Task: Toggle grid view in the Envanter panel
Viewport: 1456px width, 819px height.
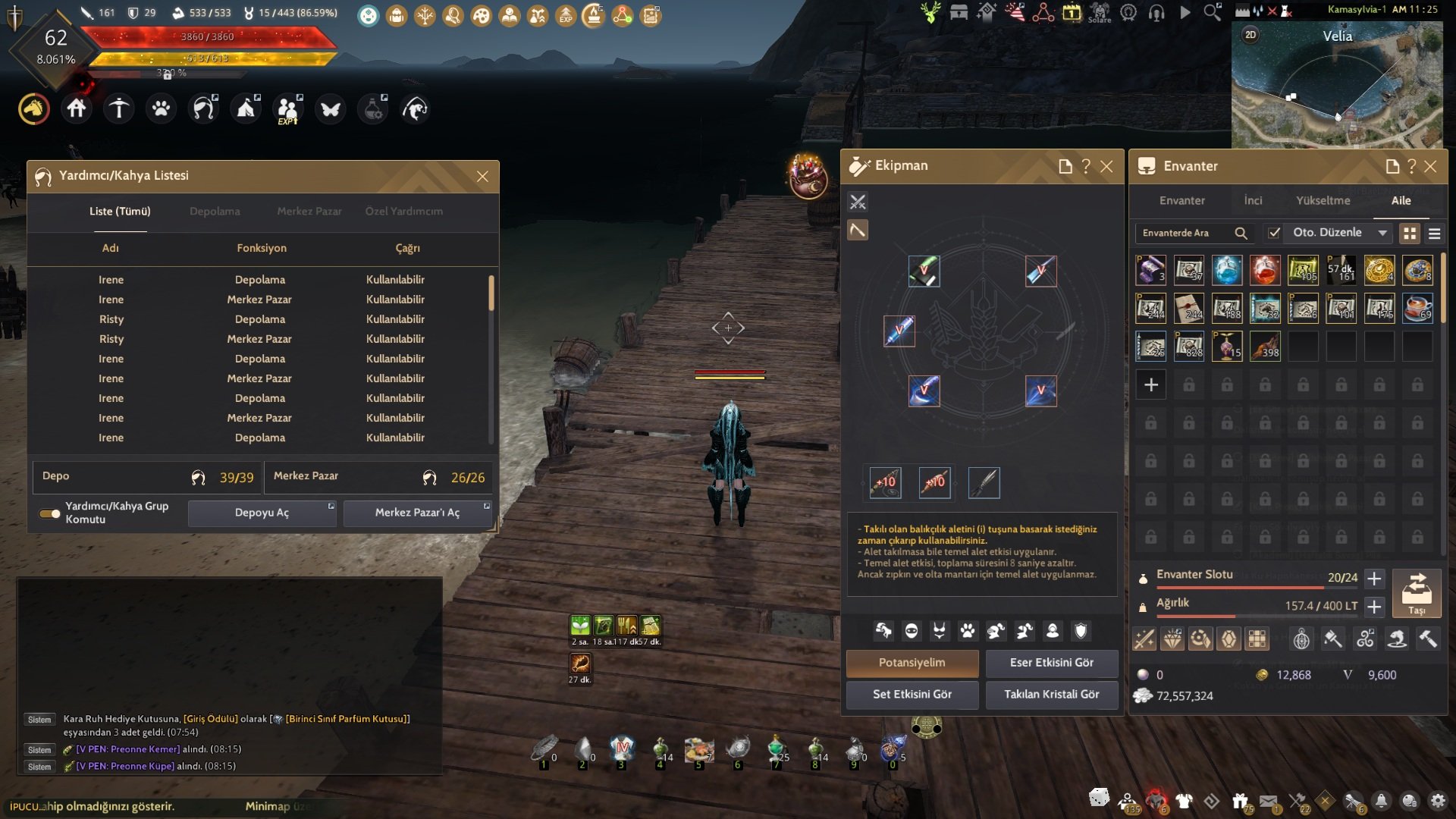Action: tap(1410, 233)
